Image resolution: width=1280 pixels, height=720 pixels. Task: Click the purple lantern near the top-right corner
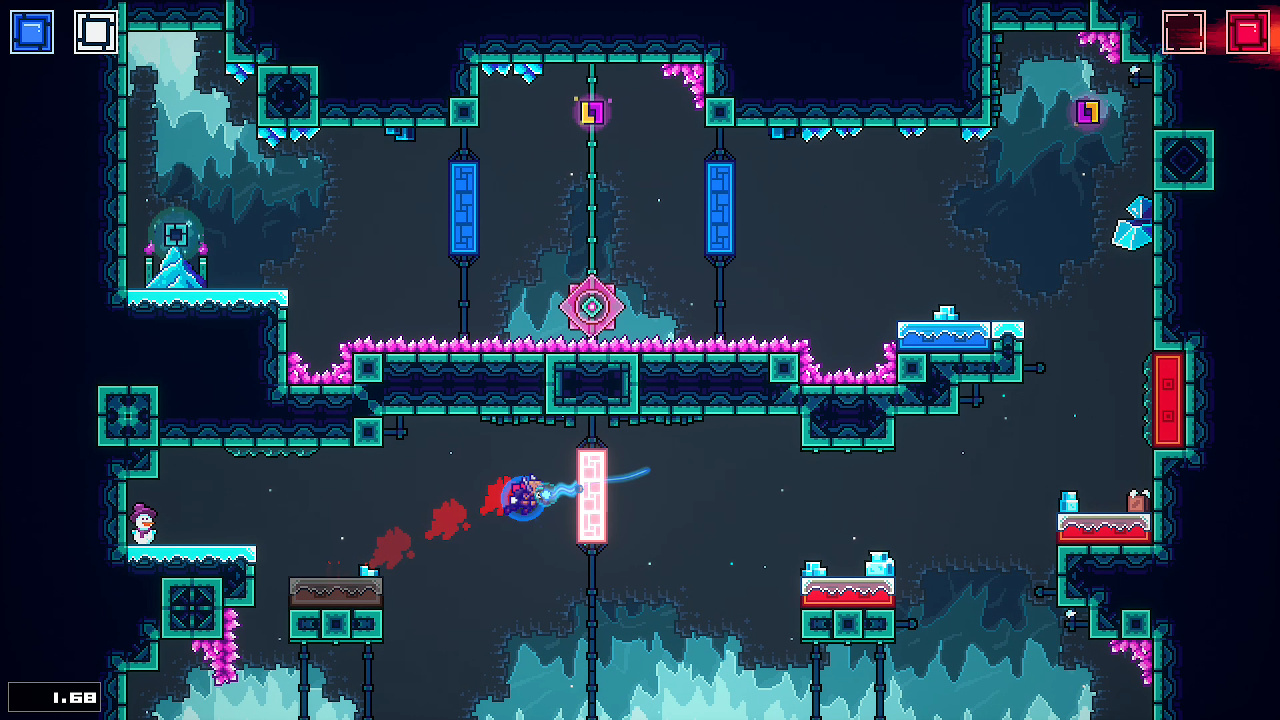click(x=1090, y=112)
